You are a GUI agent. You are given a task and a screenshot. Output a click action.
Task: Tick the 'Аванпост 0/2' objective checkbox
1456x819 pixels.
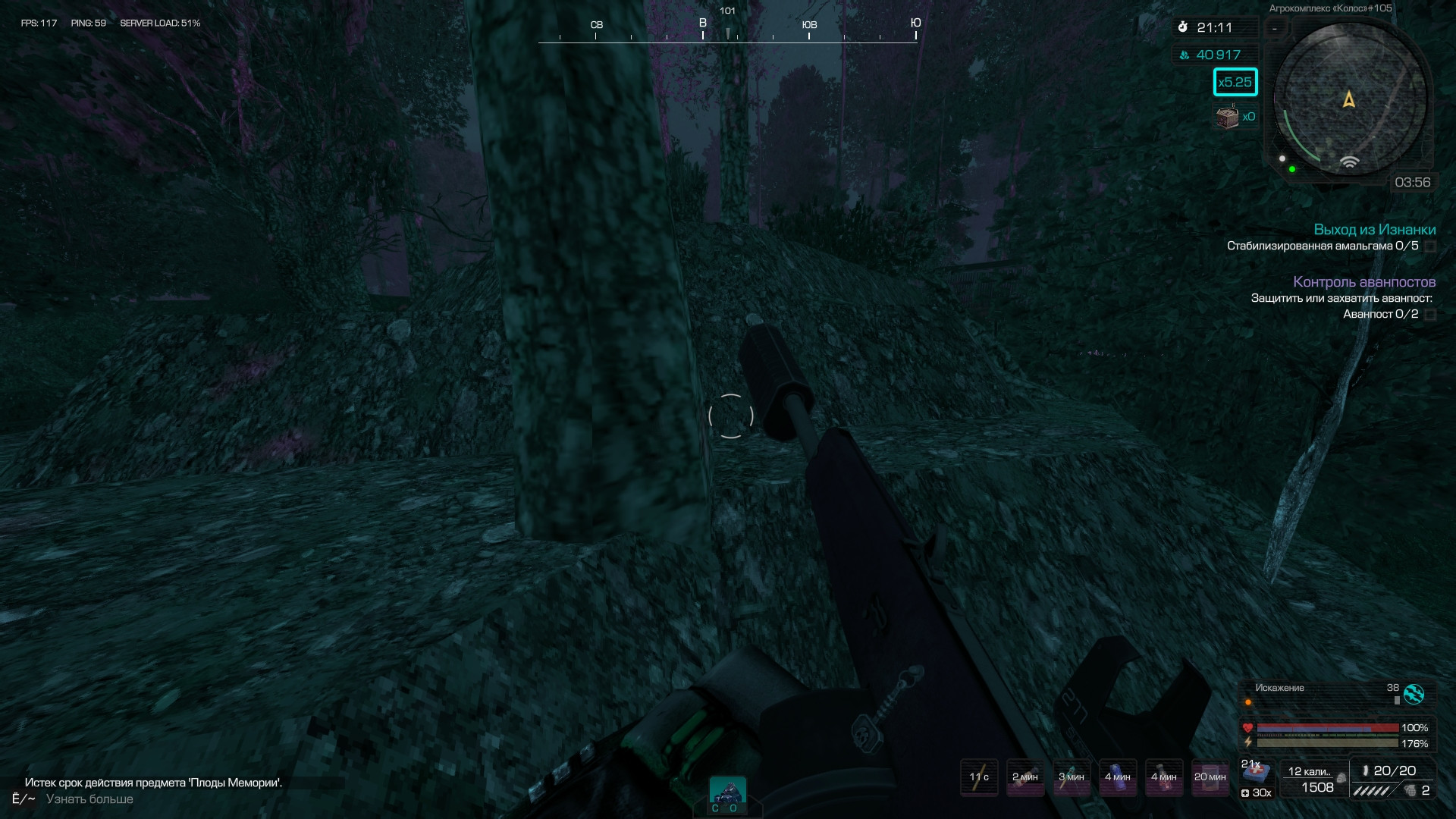(x=1430, y=315)
